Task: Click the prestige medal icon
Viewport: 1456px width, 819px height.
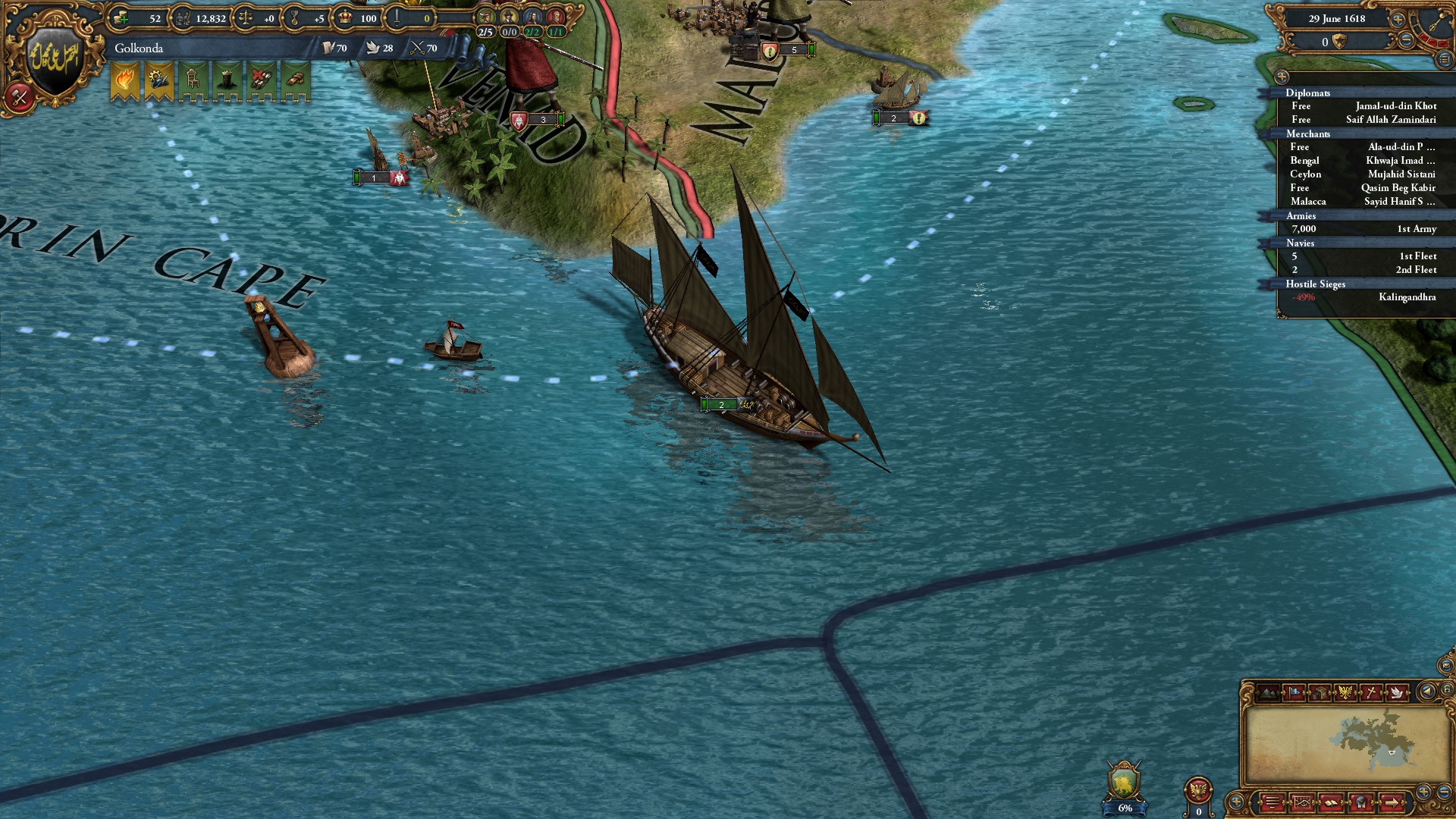Action: click(x=294, y=18)
